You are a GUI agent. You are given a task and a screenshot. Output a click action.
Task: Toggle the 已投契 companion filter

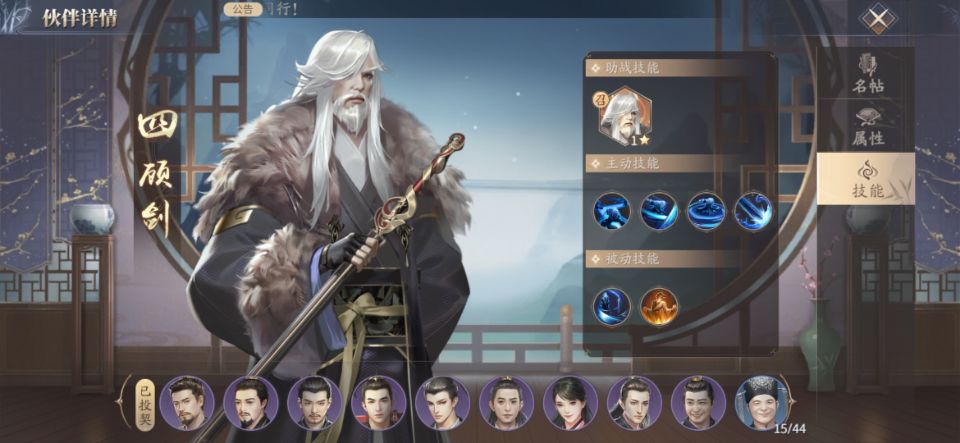pos(144,402)
